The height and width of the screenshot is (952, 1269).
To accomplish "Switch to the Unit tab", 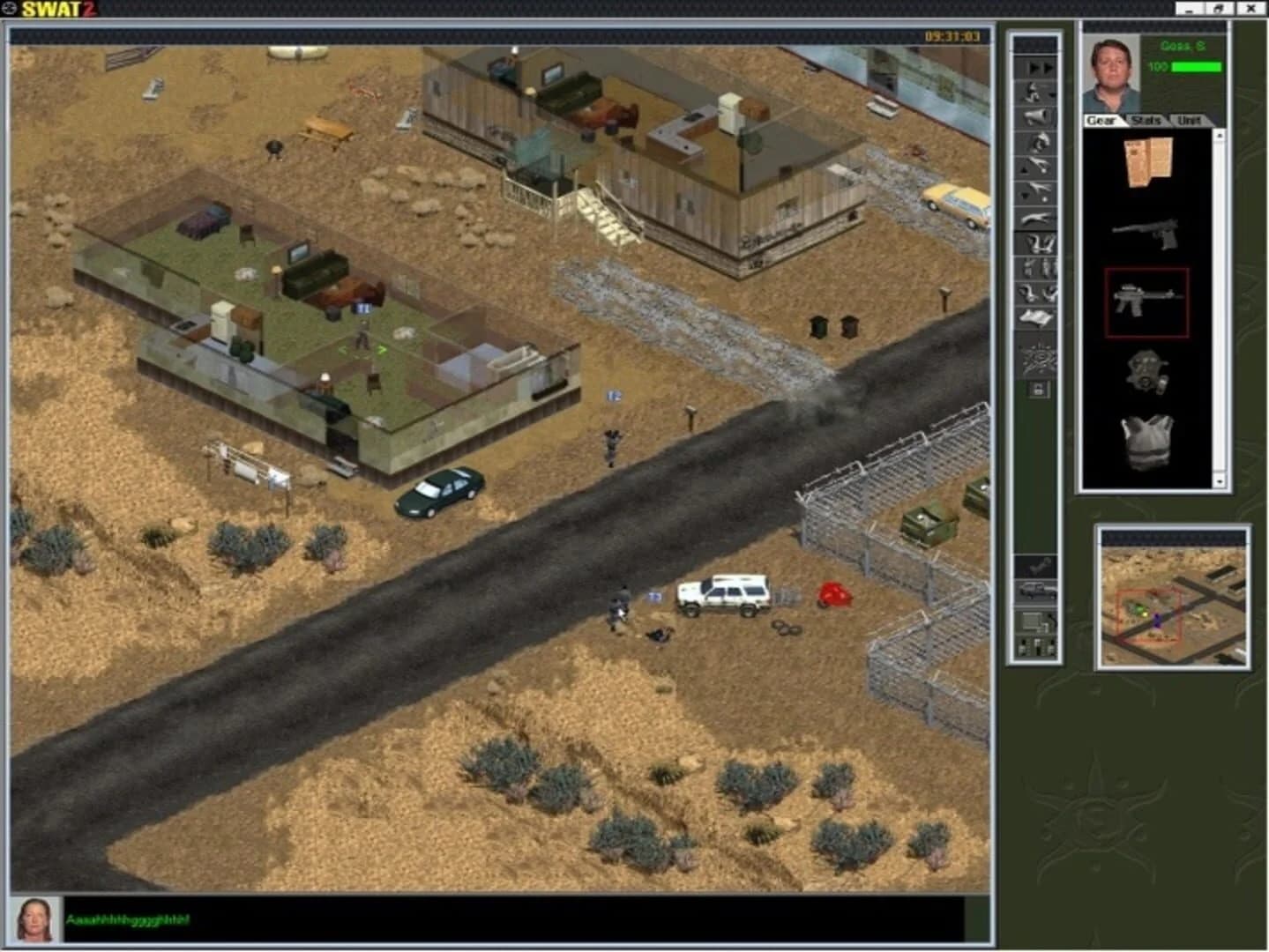I will (1190, 122).
